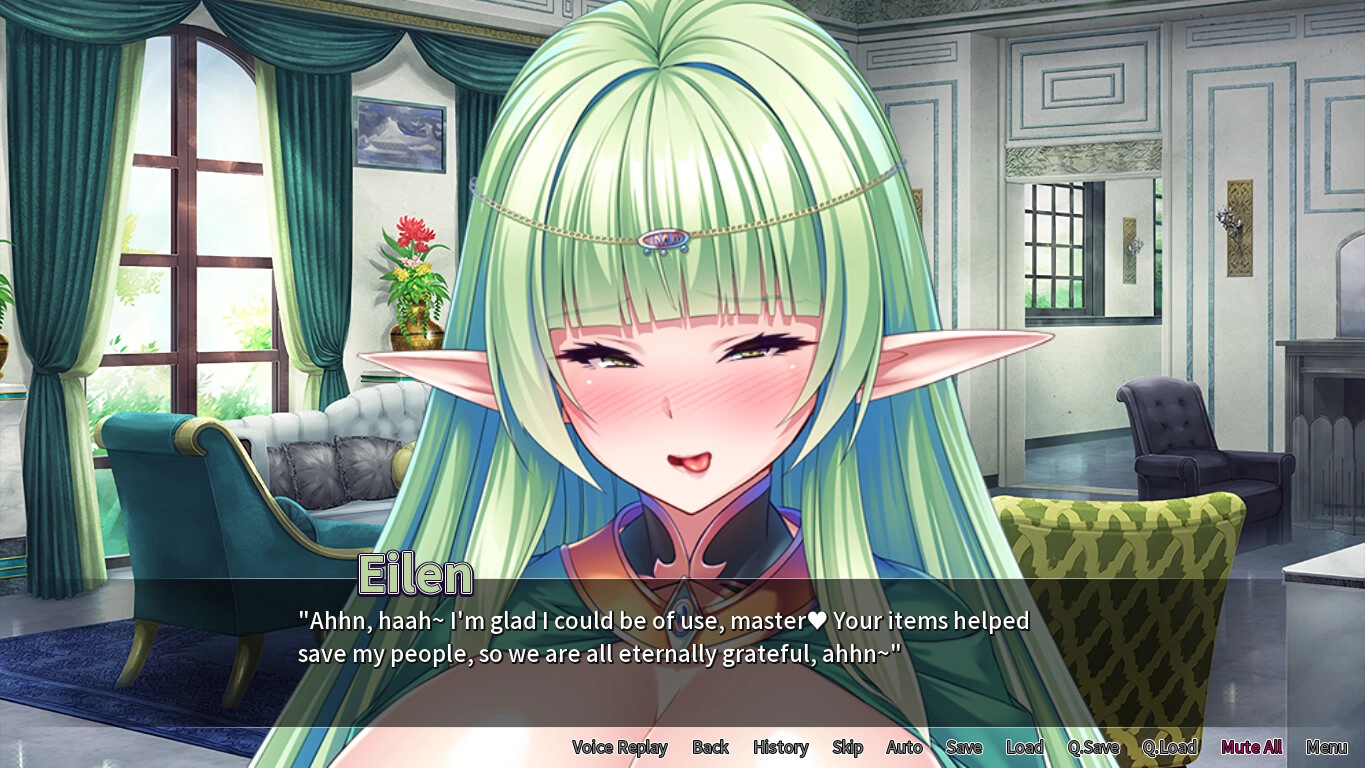Image resolution: width=1365 pixels, height=768 pixels.
Task: Quick load with Q.Load
Action: tap(1169, 747)
